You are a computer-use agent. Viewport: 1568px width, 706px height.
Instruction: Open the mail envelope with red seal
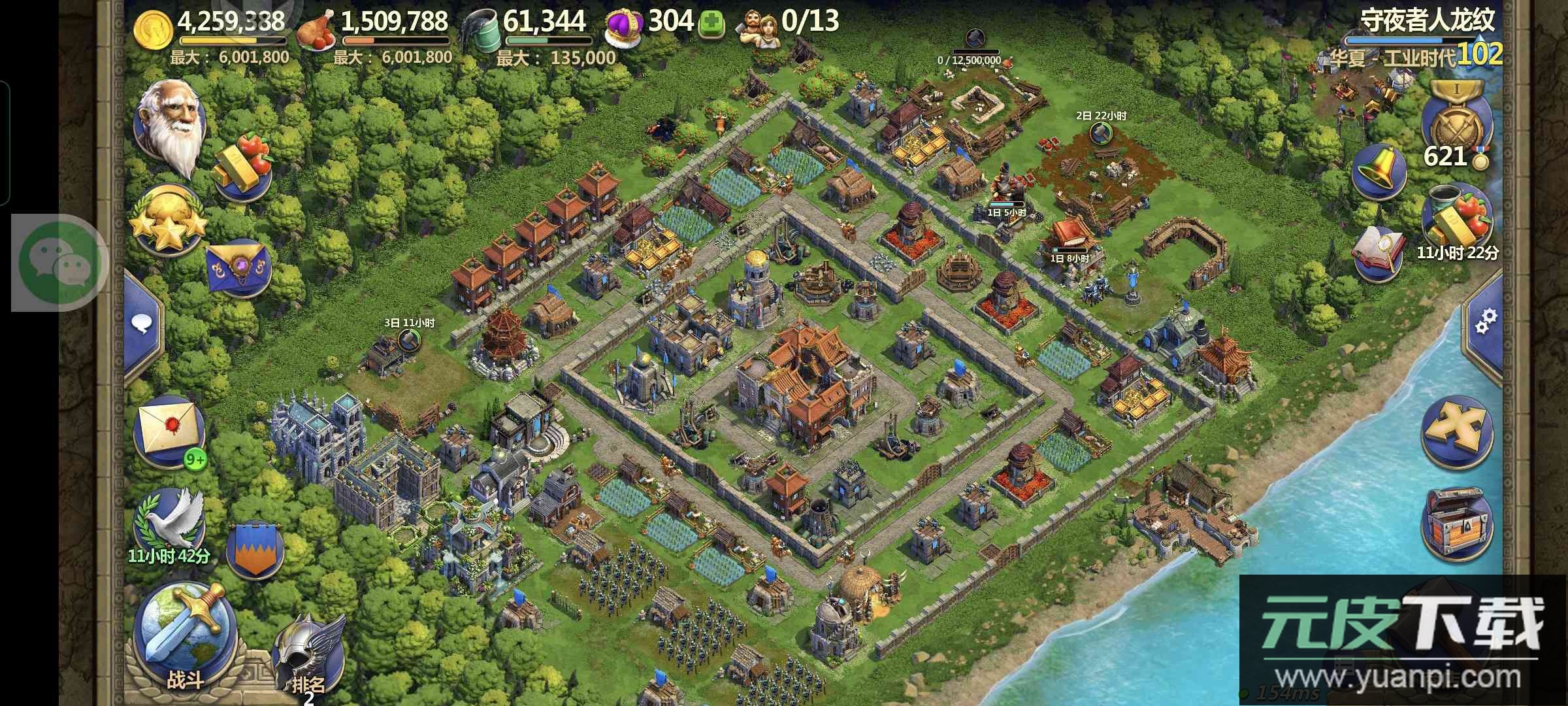click(169, 429)
